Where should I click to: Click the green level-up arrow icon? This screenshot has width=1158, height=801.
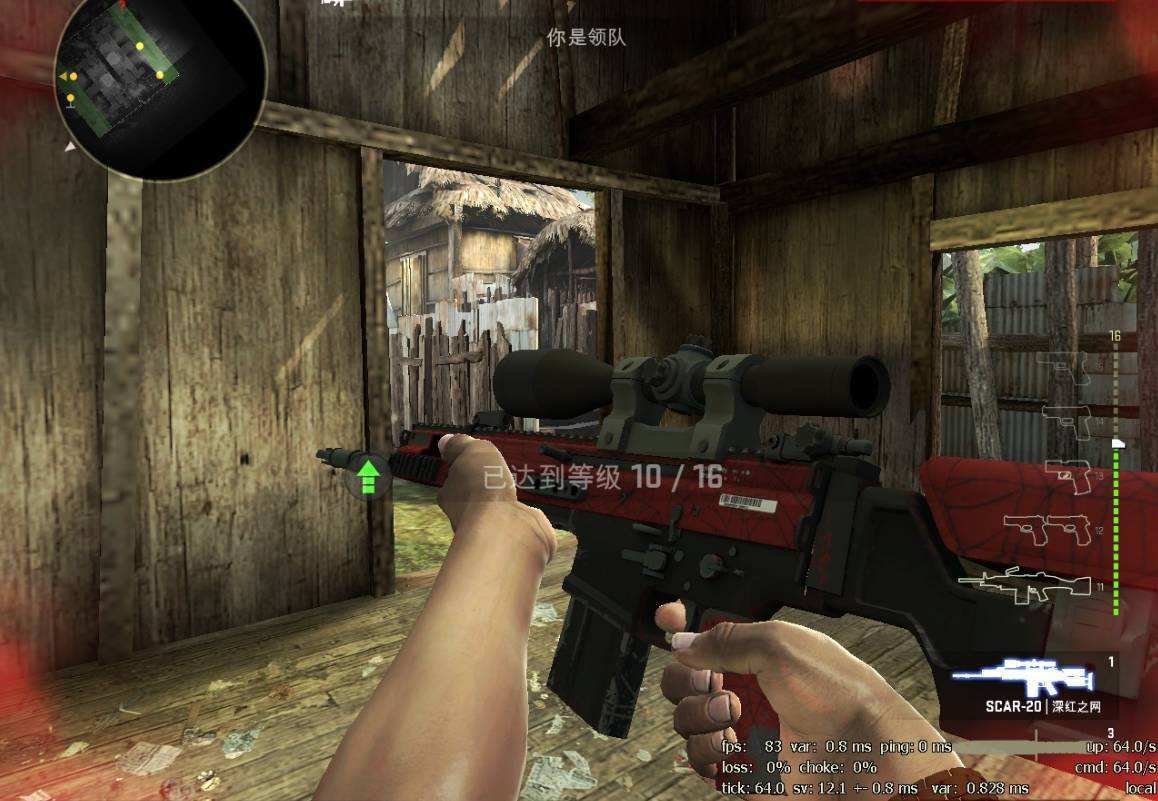(368, 477)
